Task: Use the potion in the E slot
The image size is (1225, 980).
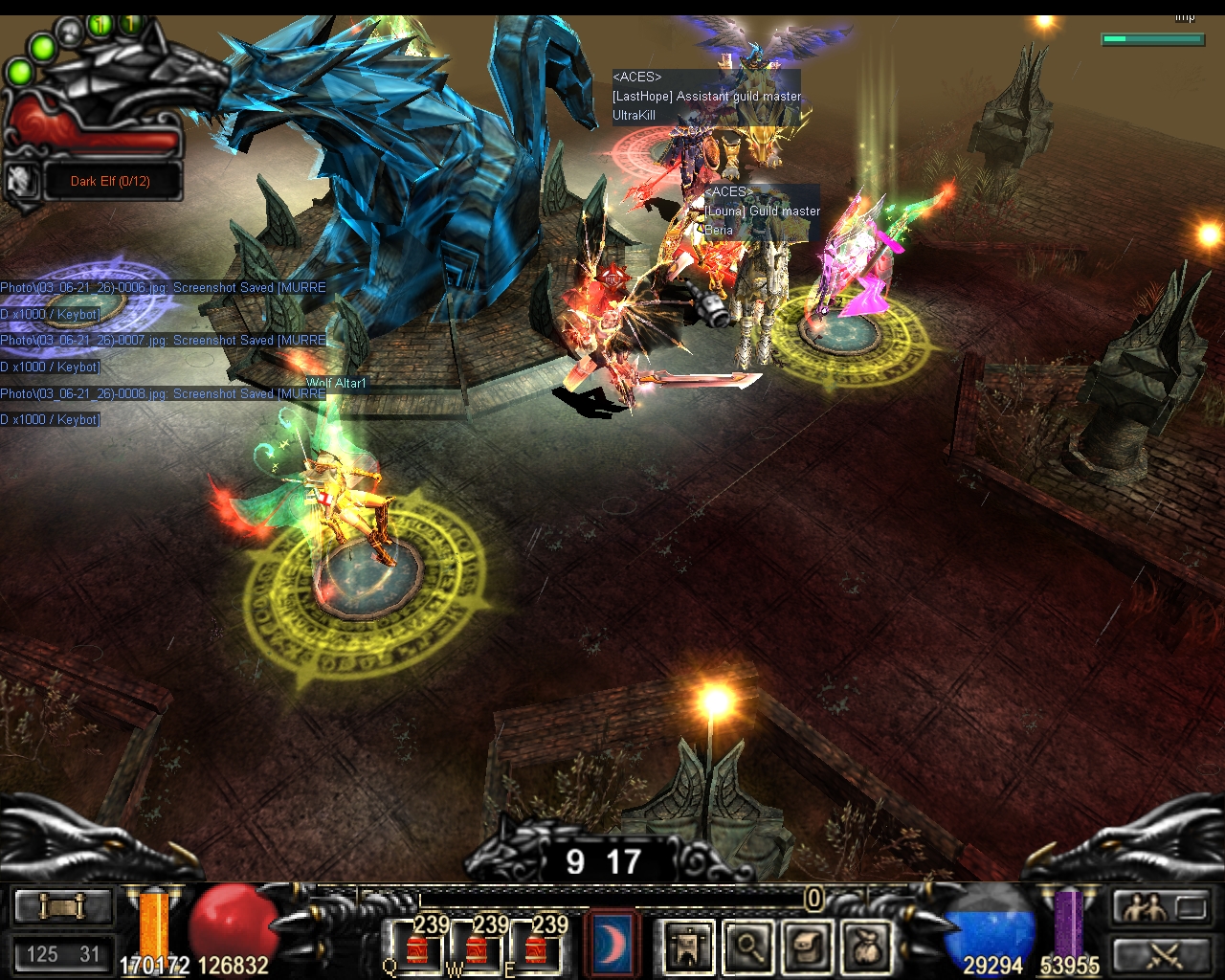Action: tap(536, 946)
